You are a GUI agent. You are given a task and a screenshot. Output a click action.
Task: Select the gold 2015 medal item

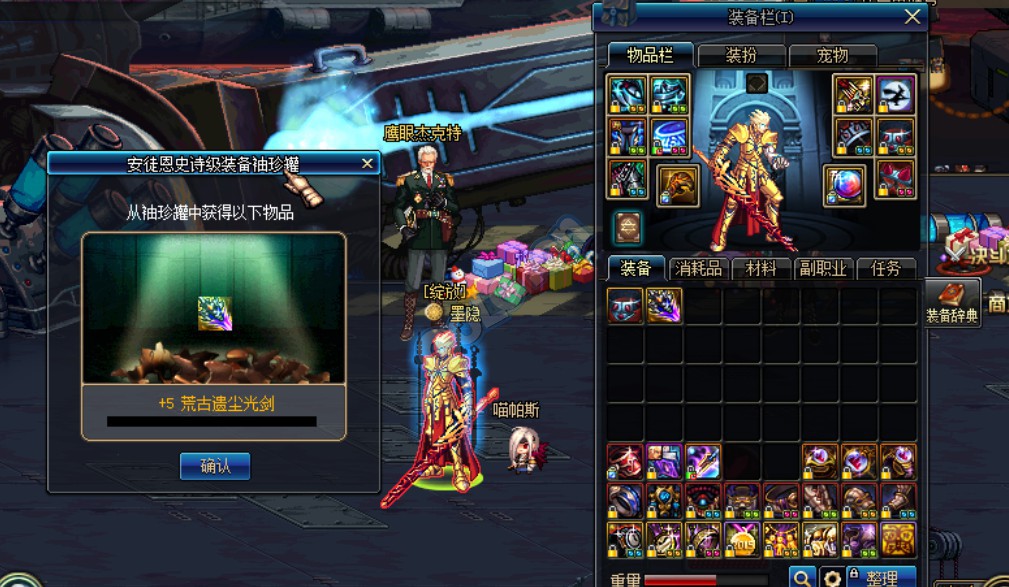741,539
